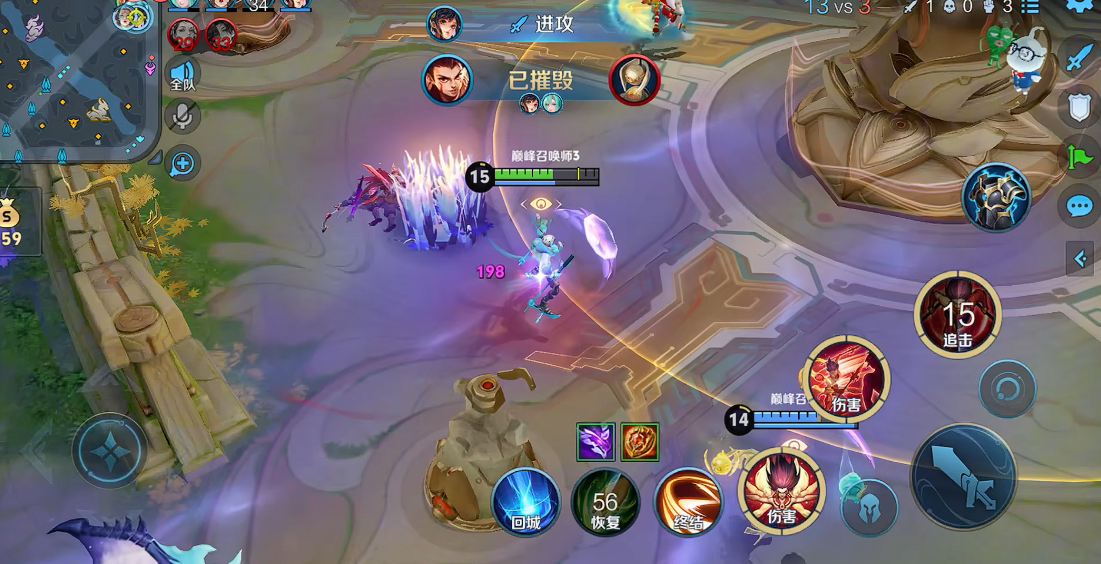Viewport: 1101px width, 564px height.
Task: Cast the 回城 recall spell
Action: (x=526, y=501)
